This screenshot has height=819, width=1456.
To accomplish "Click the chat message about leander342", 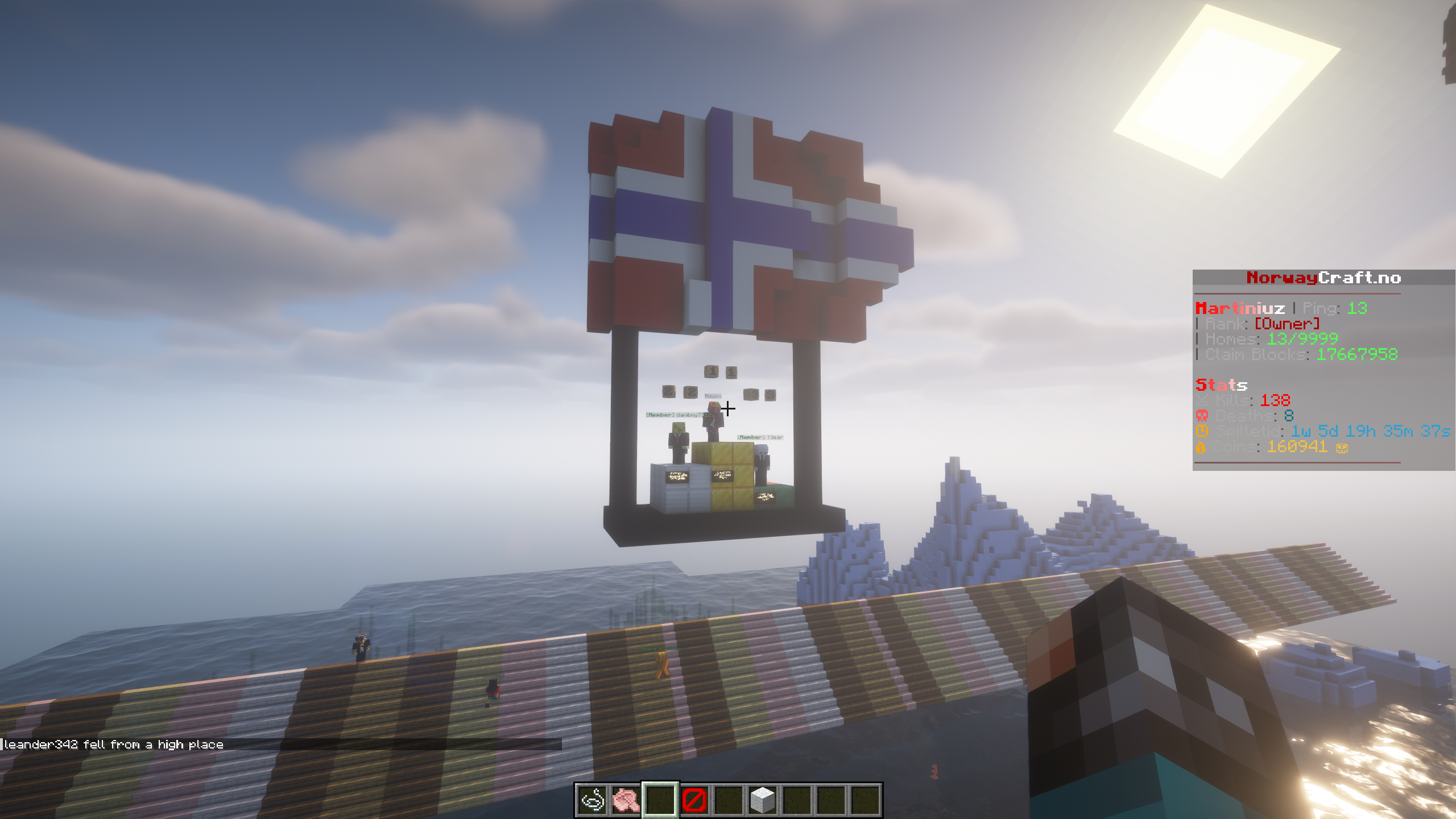I will pos(114,744).
